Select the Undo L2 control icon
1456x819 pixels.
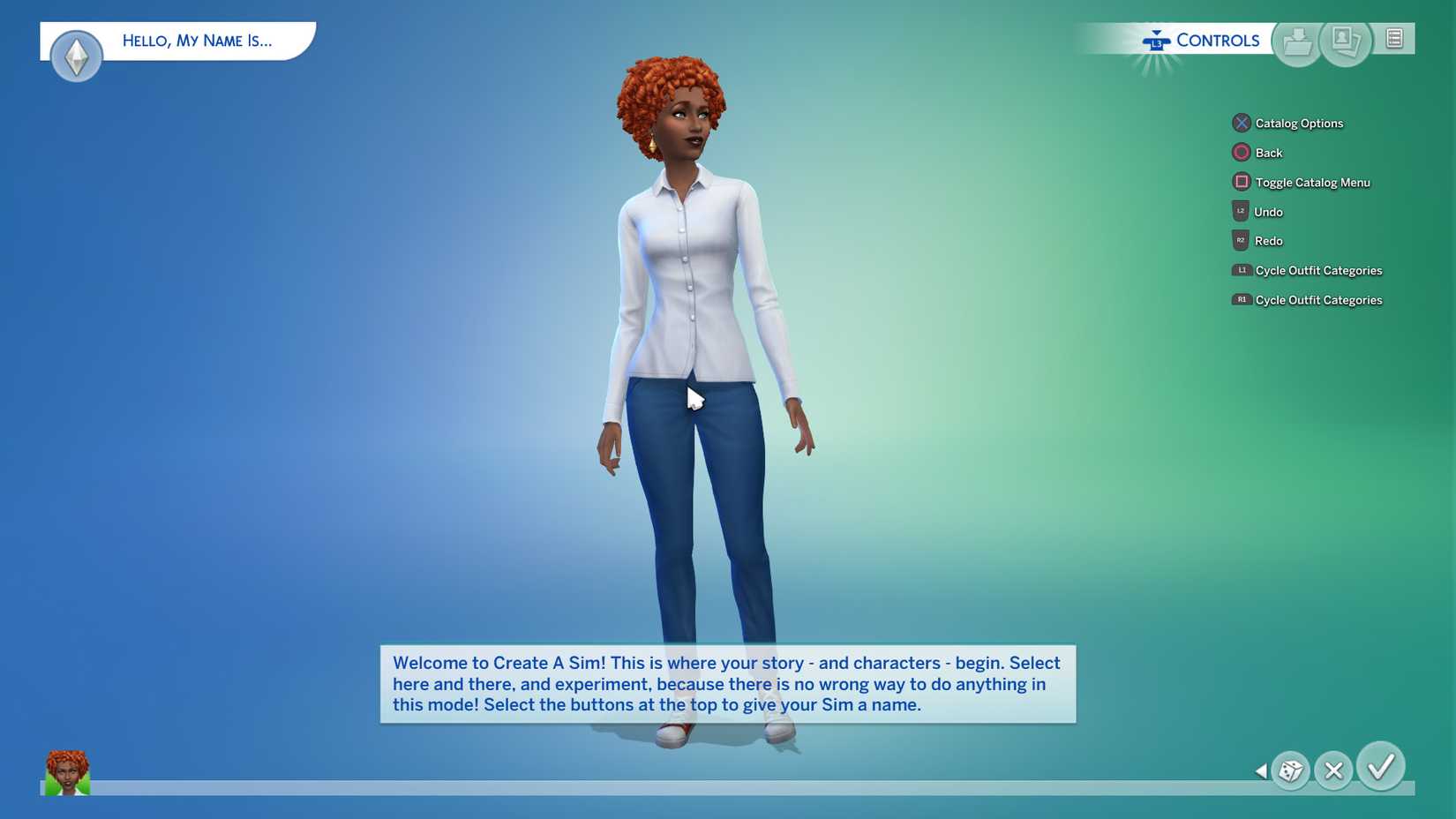[1242, 211]
